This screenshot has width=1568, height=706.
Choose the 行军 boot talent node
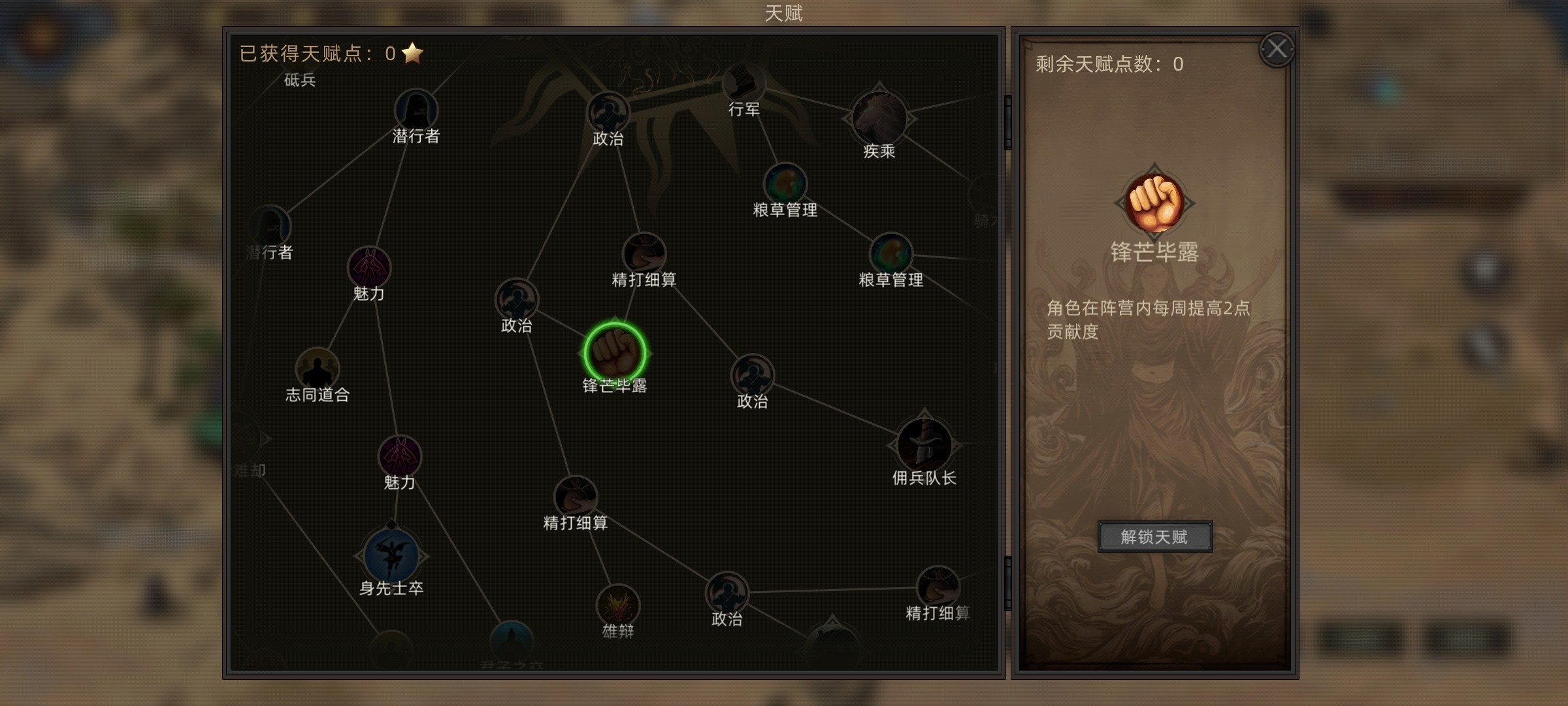(743, 84)
